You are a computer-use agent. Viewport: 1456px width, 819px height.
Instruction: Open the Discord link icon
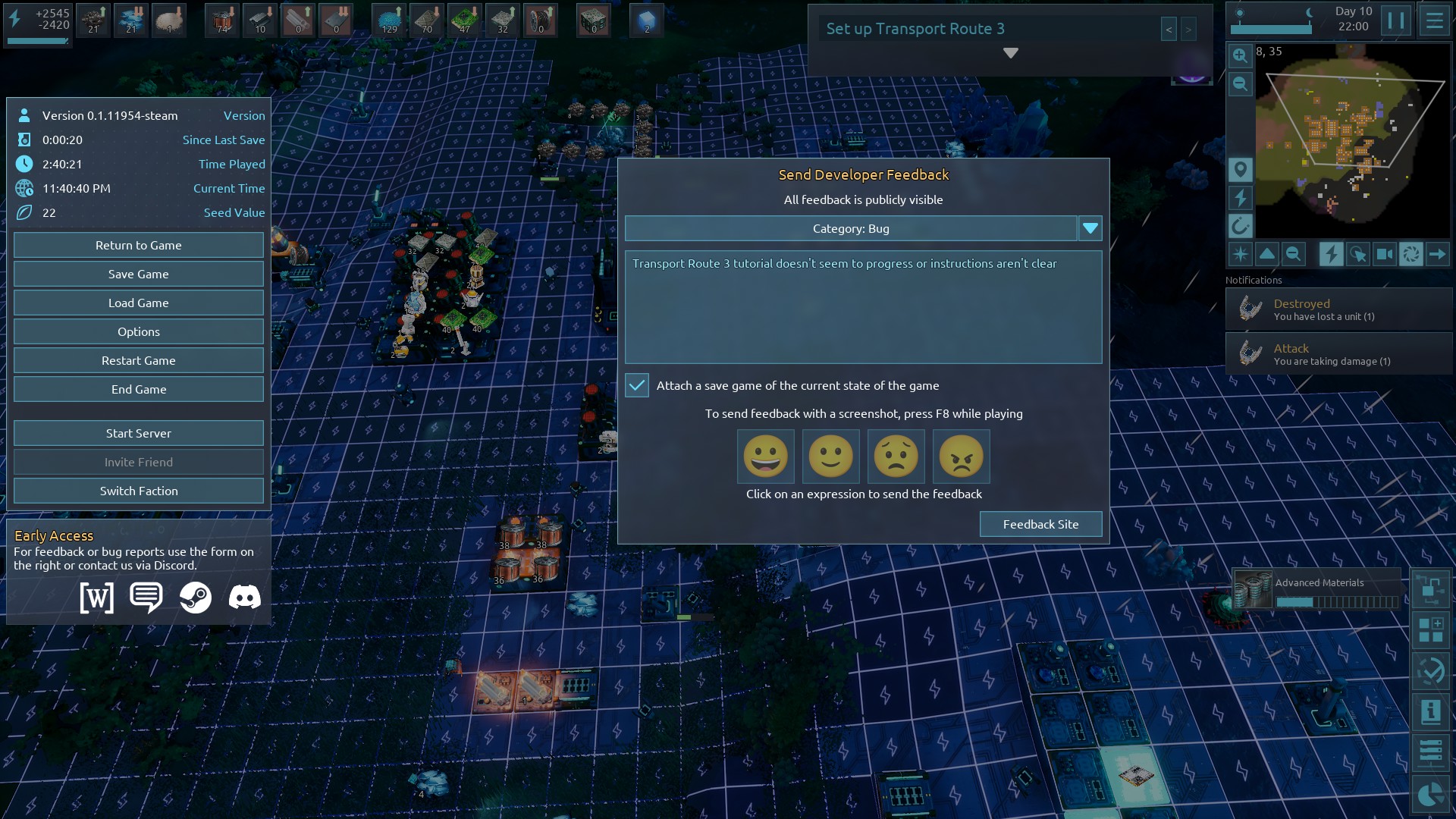click(x=244, y=598)
